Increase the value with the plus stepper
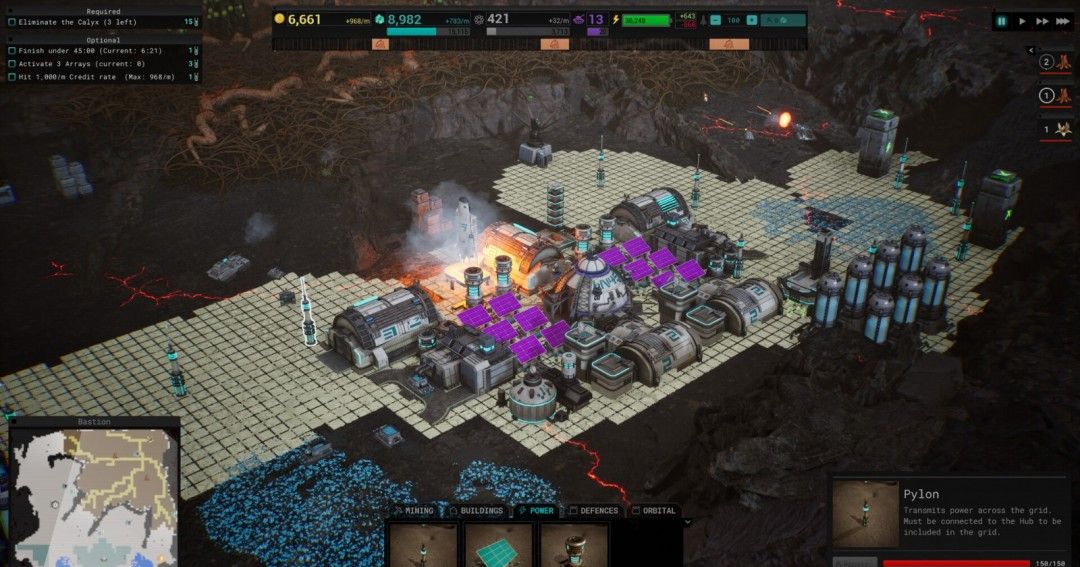1080x567 pixels. (x=750, y=19)
